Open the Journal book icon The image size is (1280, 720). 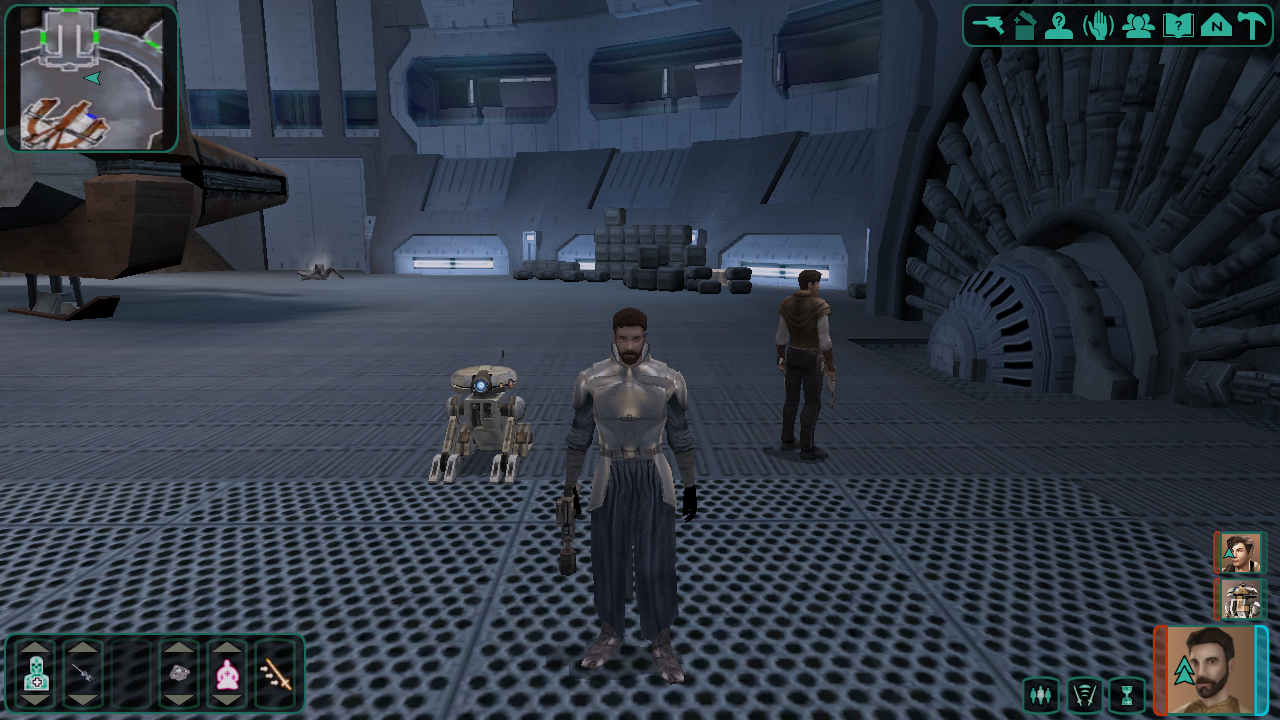[x=1178, y=25]
